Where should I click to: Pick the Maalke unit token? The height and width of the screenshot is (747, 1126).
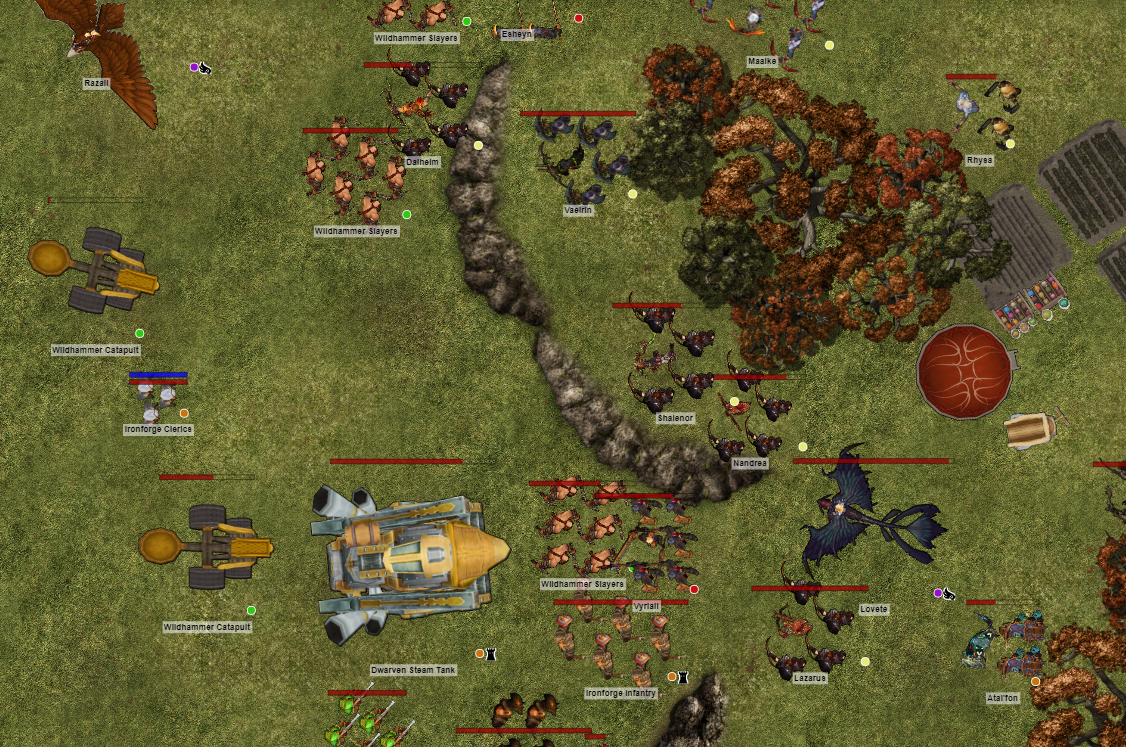[x=763, y=25]
